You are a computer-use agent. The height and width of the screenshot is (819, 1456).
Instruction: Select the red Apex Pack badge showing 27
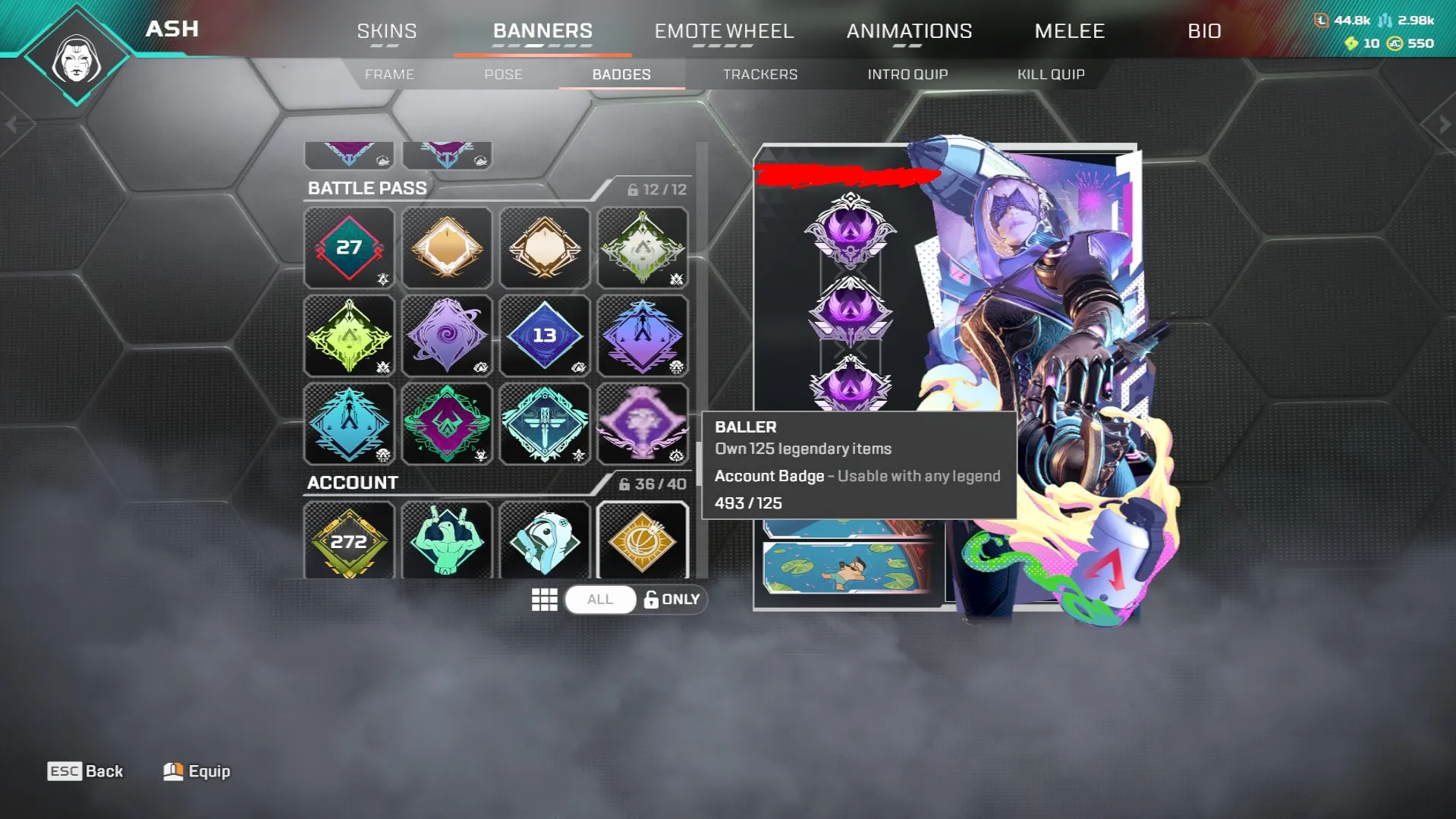click(349, 248)
